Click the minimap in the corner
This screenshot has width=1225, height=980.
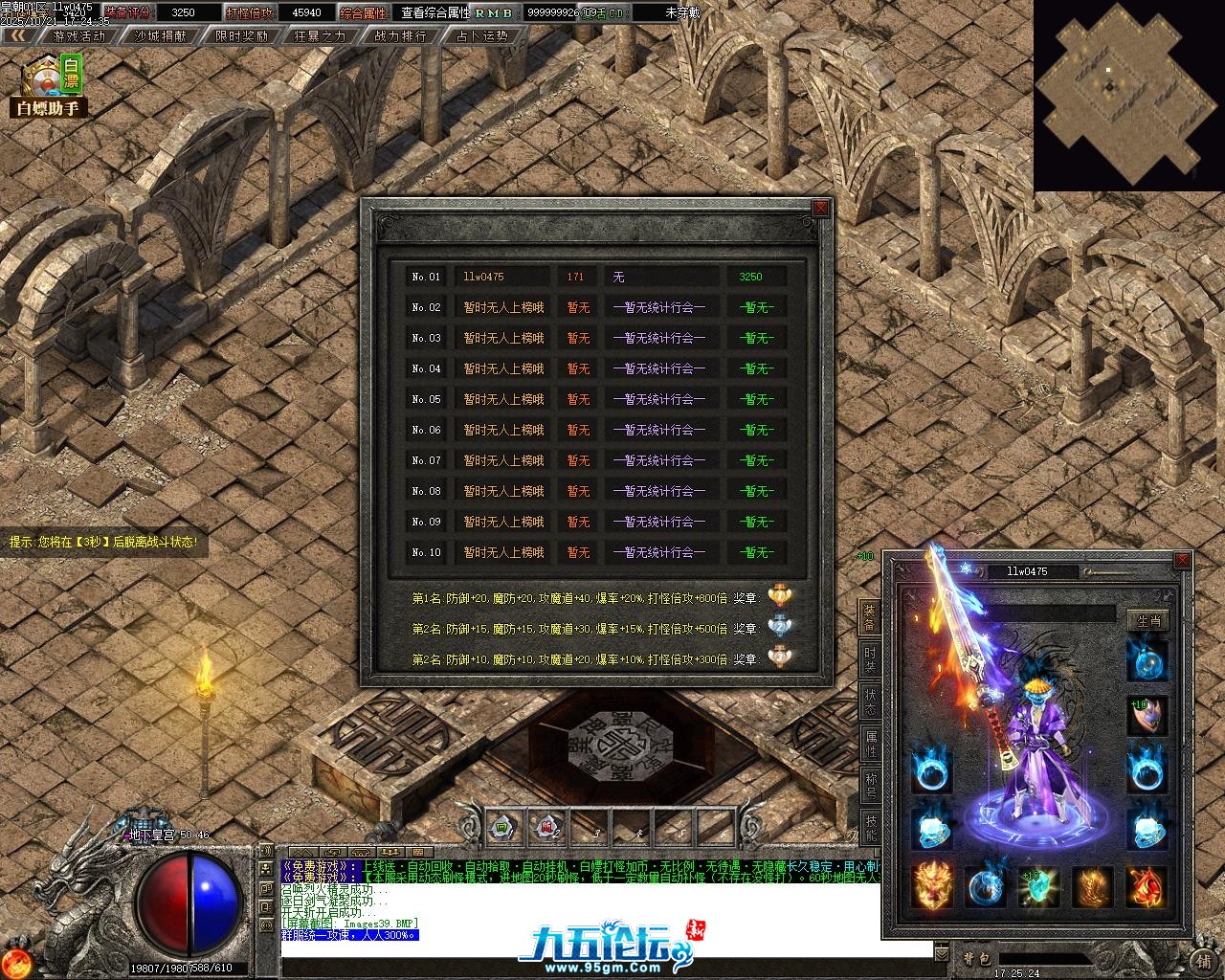(x=1128, y=96)
